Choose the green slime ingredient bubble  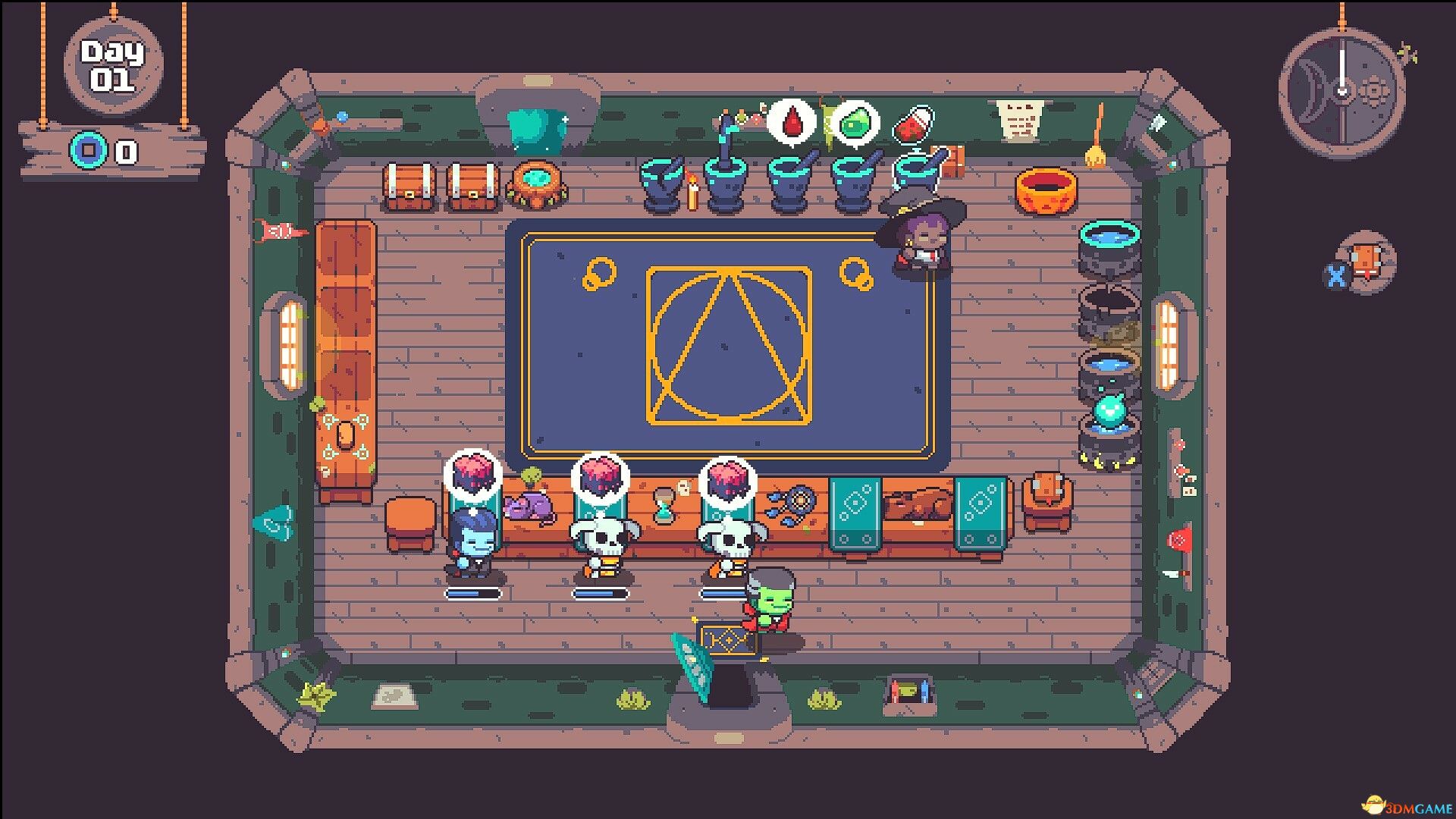855,121
